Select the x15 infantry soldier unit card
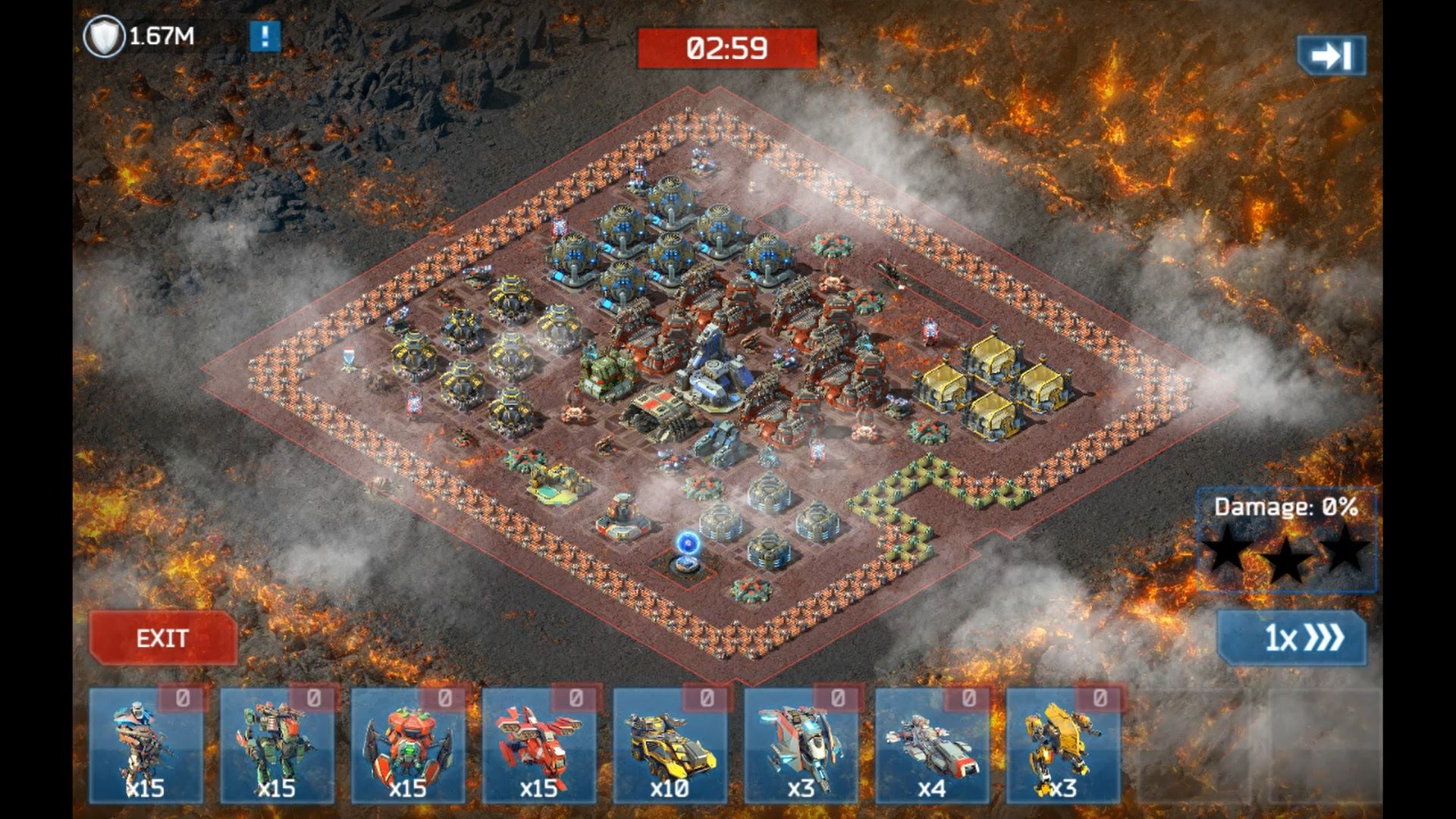Viewport: 1456px width, 819px height. coord(146,745)
